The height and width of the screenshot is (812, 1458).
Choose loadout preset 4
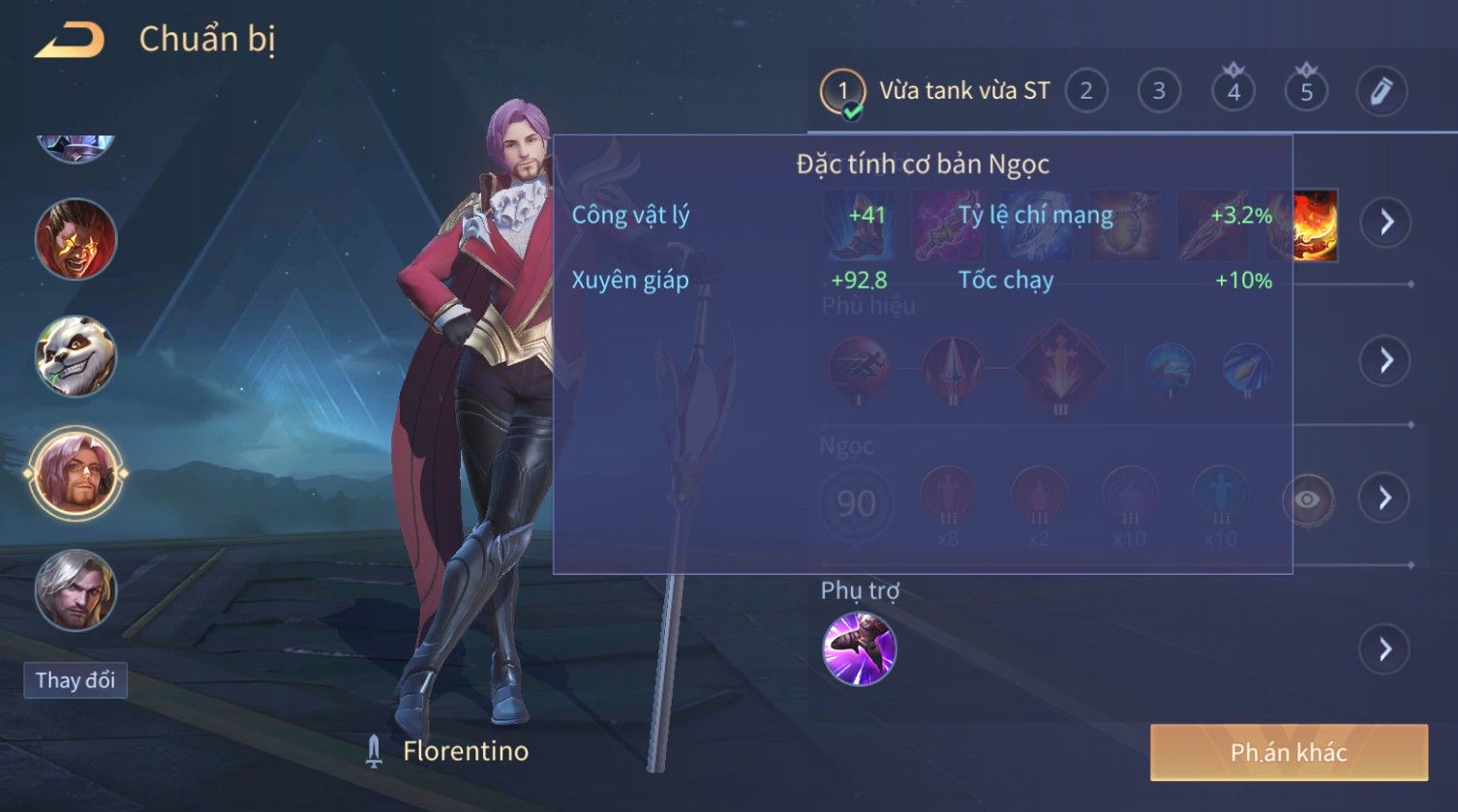tap(1233, 92)
